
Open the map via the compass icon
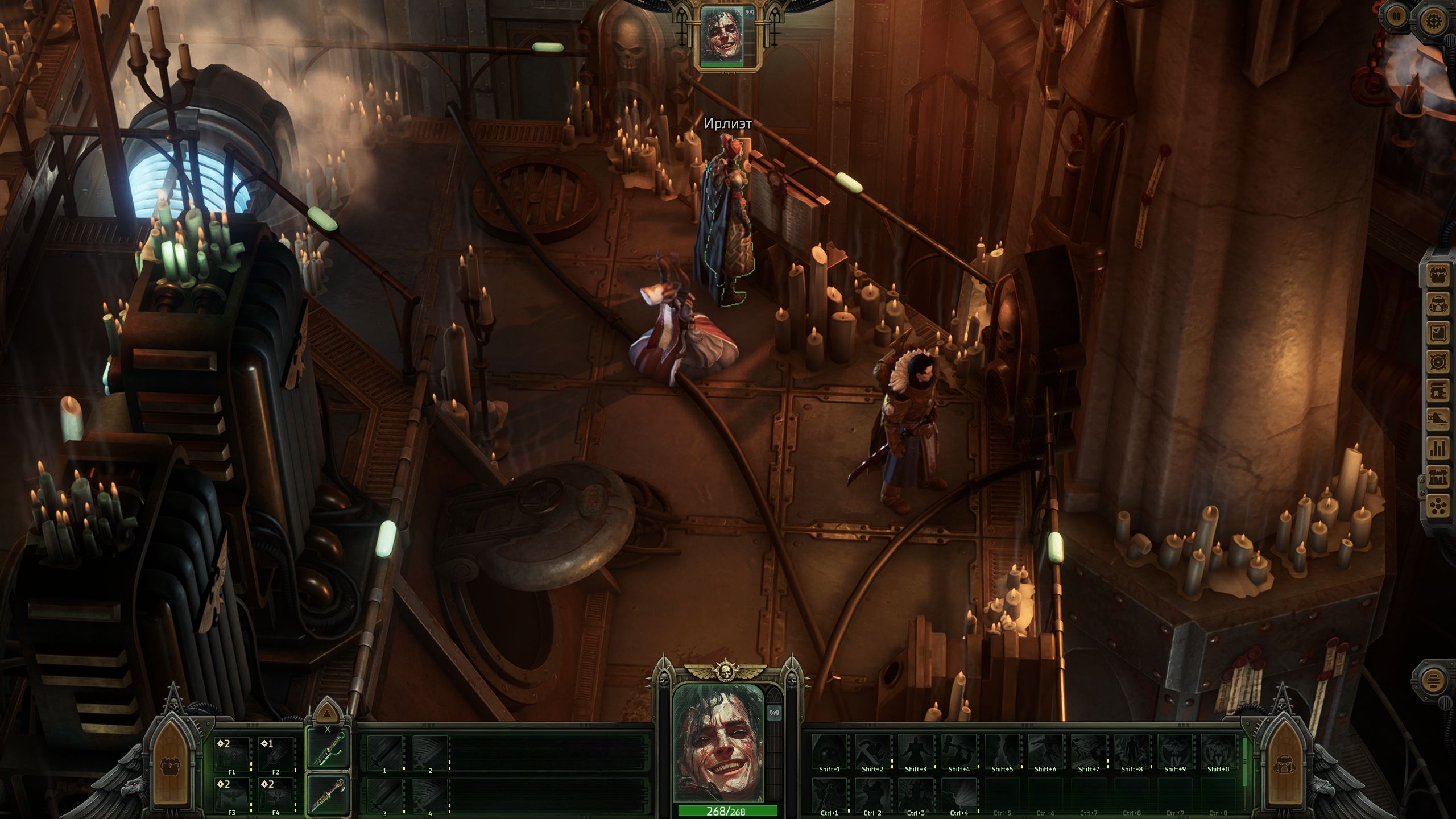[x=1438, y=362]
